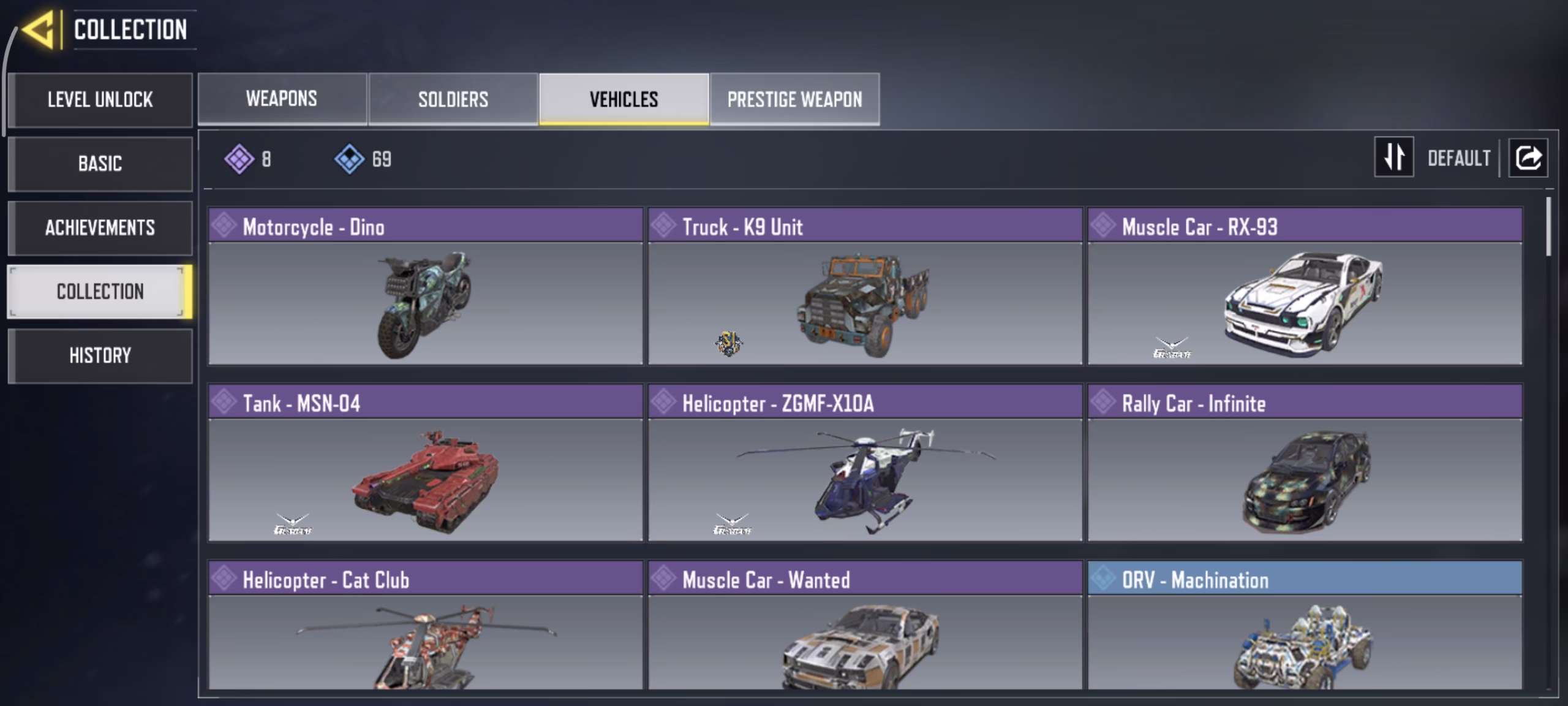Viewport: 1568px width, 706px height.
Task: Open the Level Unlock section
Action: tap(100, 100)
